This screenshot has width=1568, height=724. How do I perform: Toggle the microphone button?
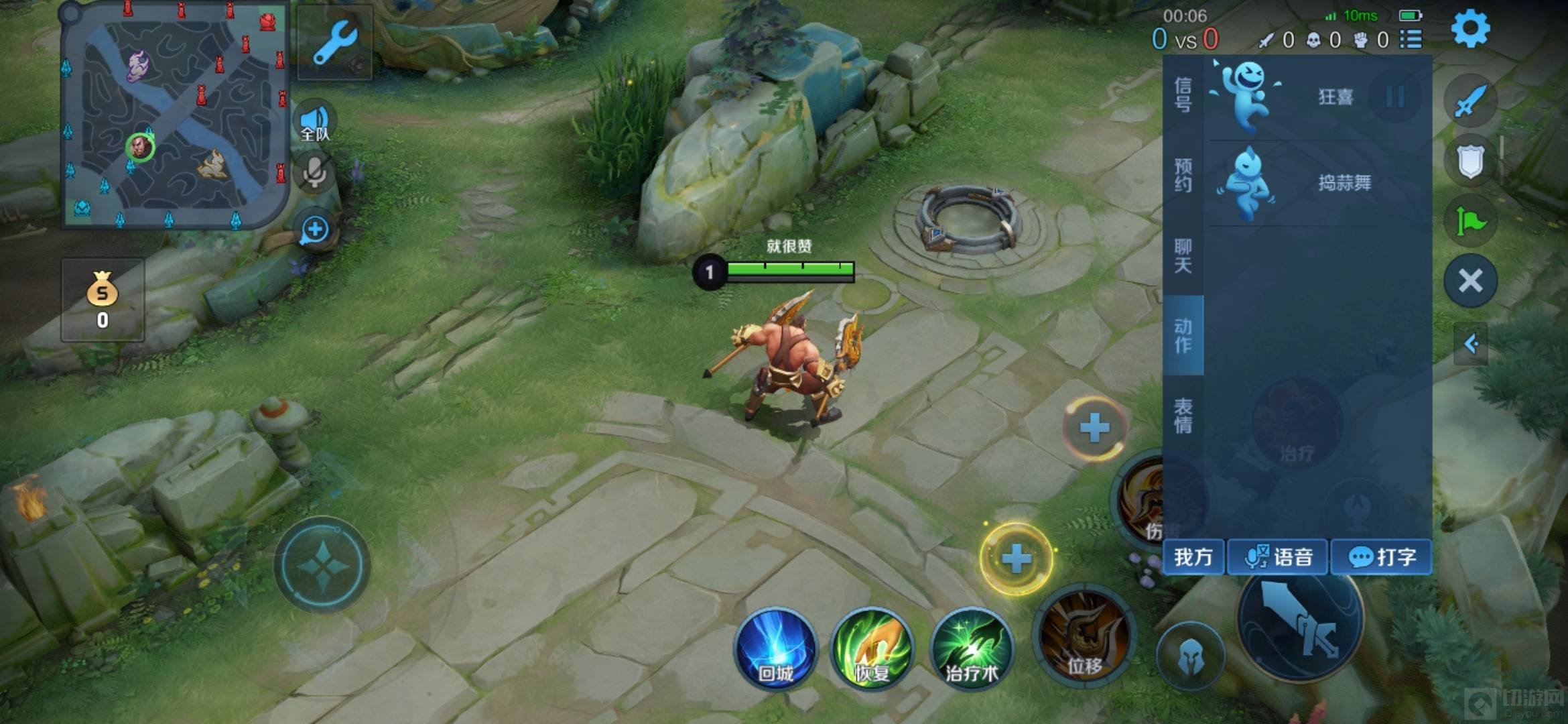point(314,174)
